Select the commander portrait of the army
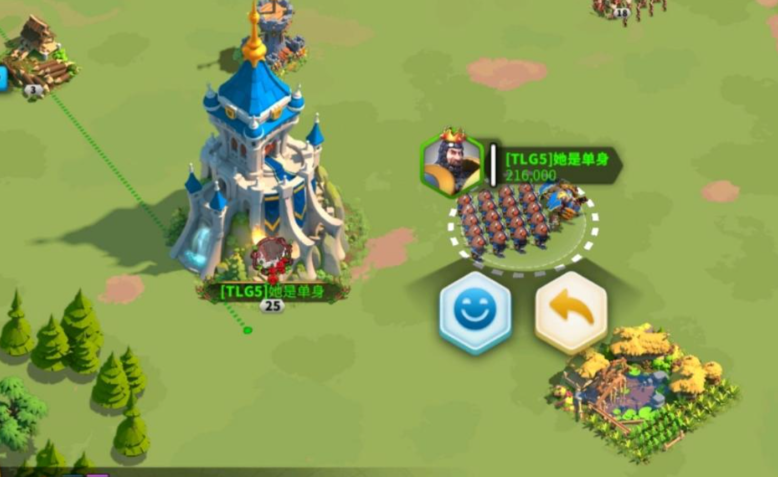778x477 pixels. [452, 163]
